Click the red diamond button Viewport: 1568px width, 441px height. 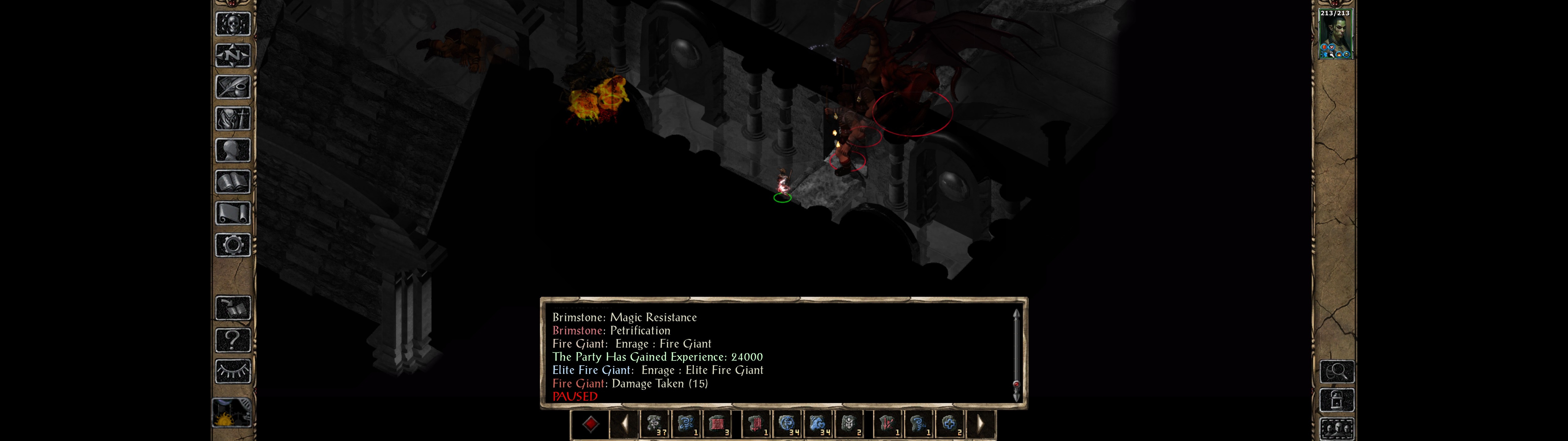(590, 424)
